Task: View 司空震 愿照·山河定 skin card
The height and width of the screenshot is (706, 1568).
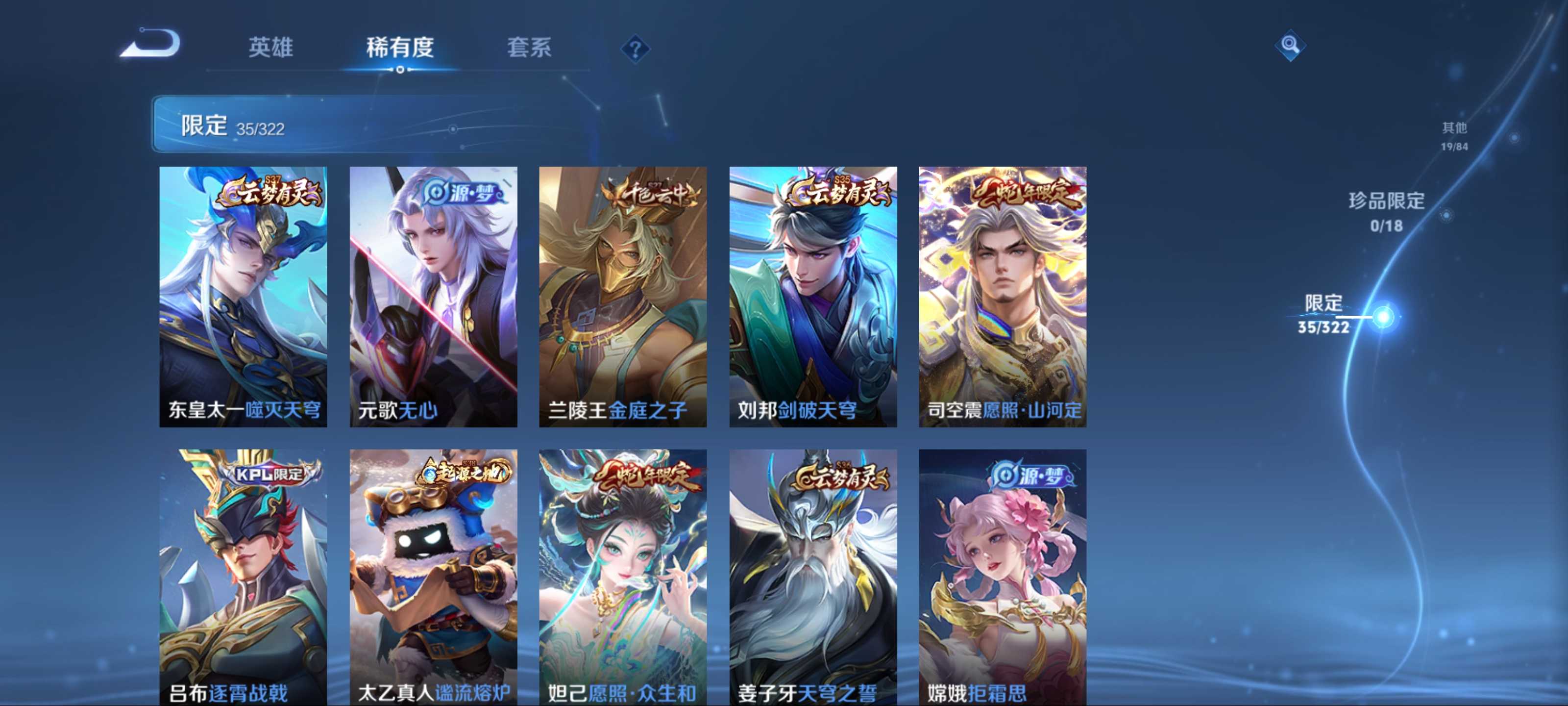Action: point(1003,297)
